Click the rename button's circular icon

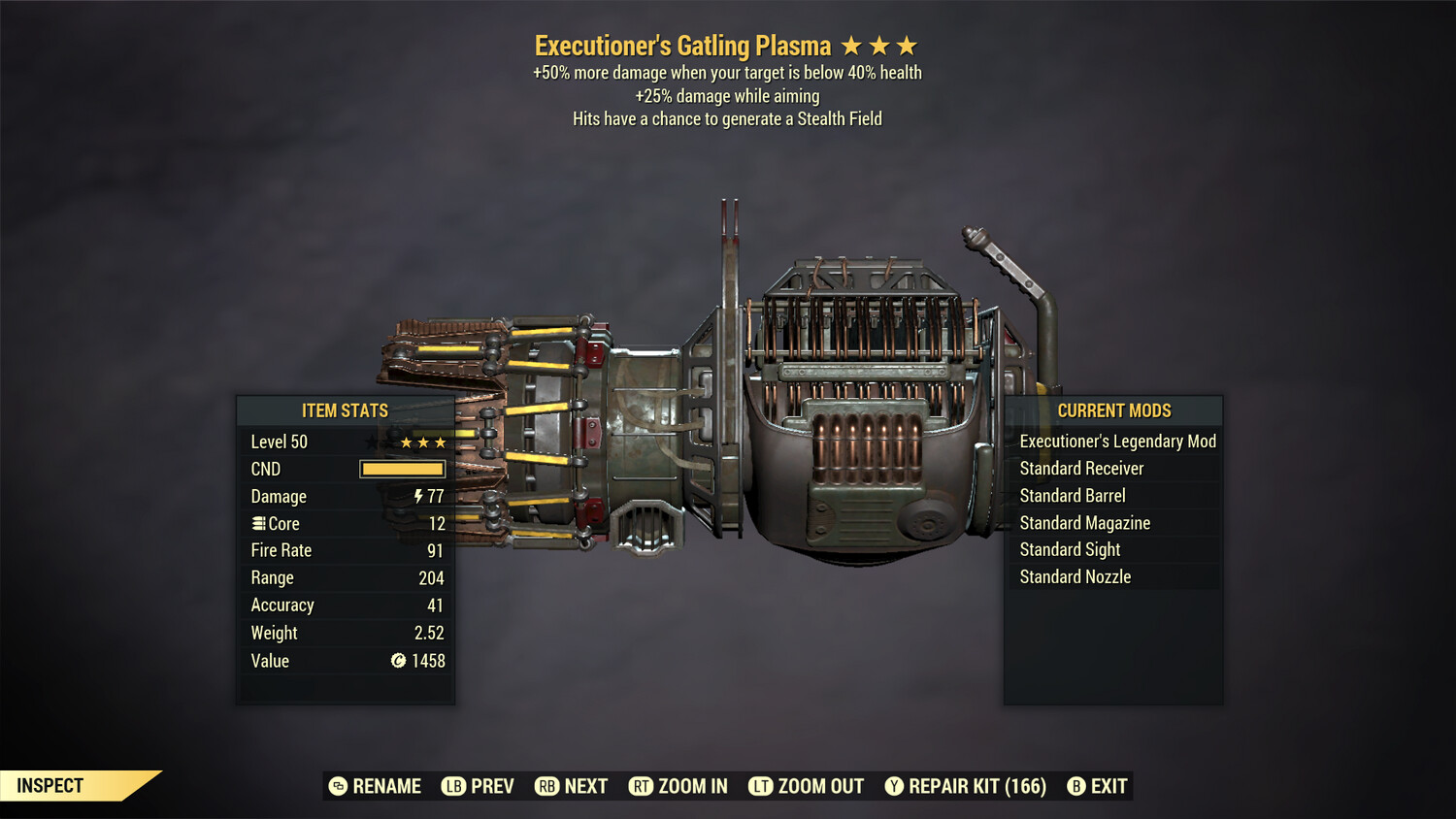click(338, 786)
